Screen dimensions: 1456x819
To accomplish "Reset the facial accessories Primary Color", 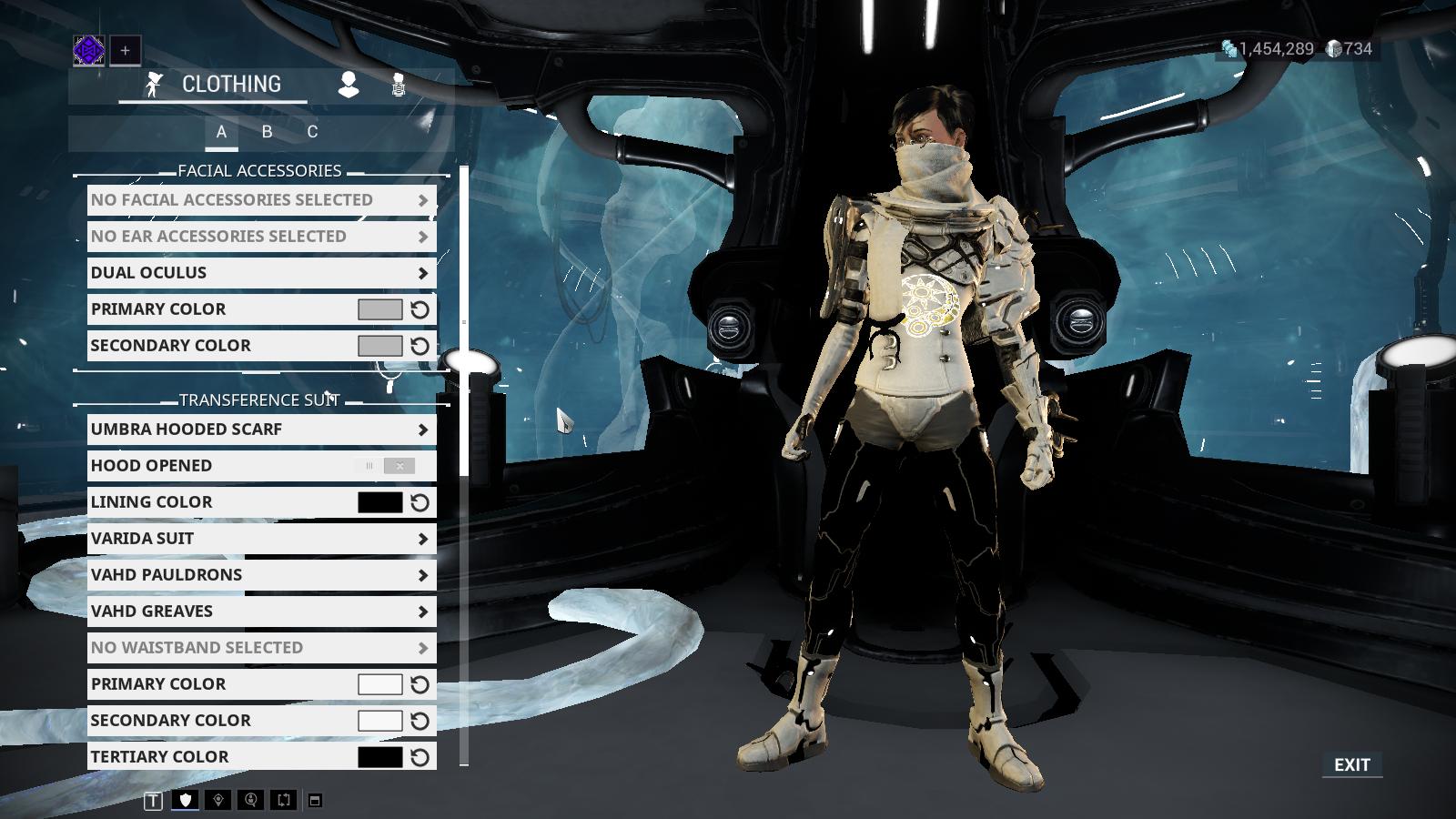I will click(x=420, y=309).
